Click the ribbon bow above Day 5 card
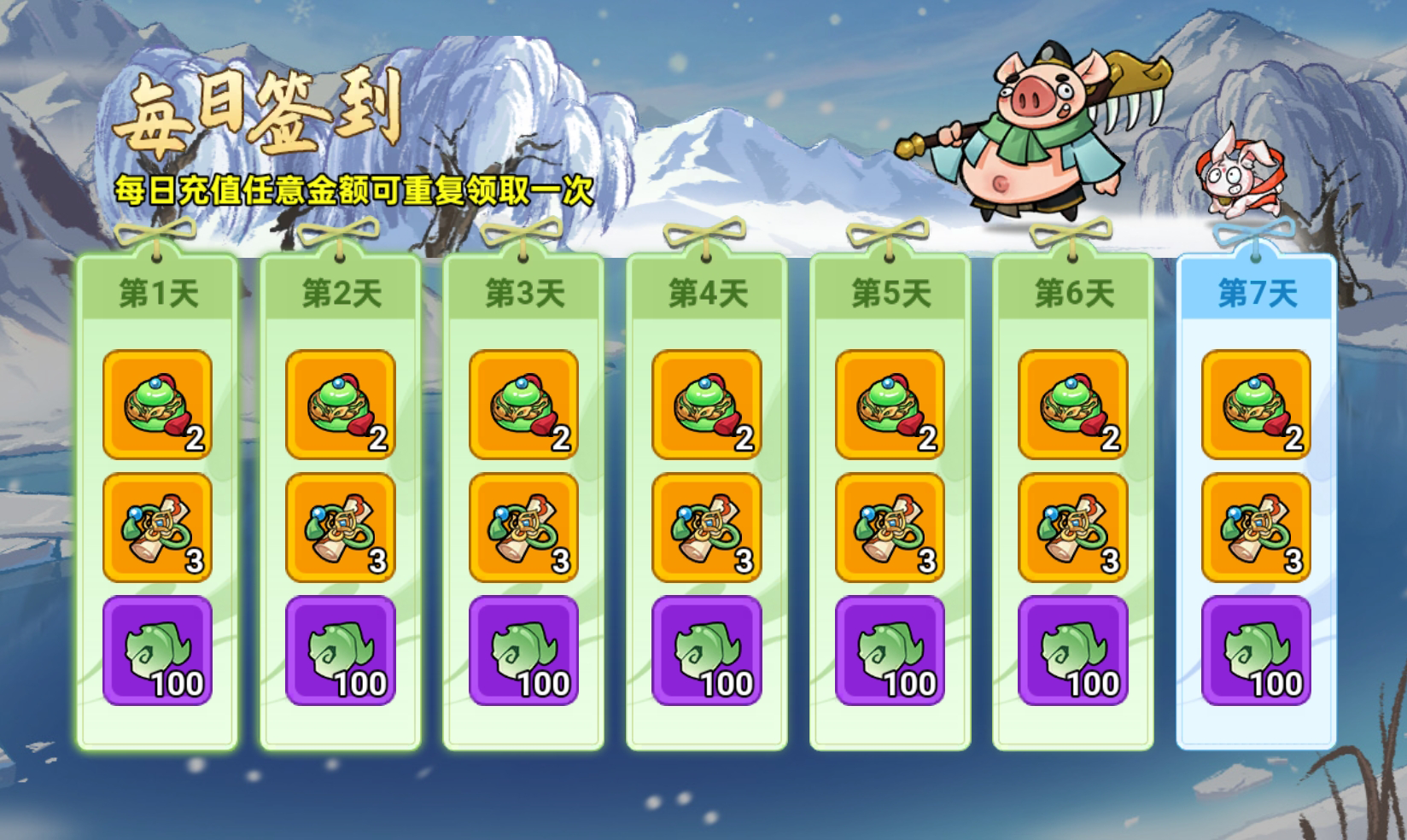Screen dimensions: 1407x840 (889, 233)
